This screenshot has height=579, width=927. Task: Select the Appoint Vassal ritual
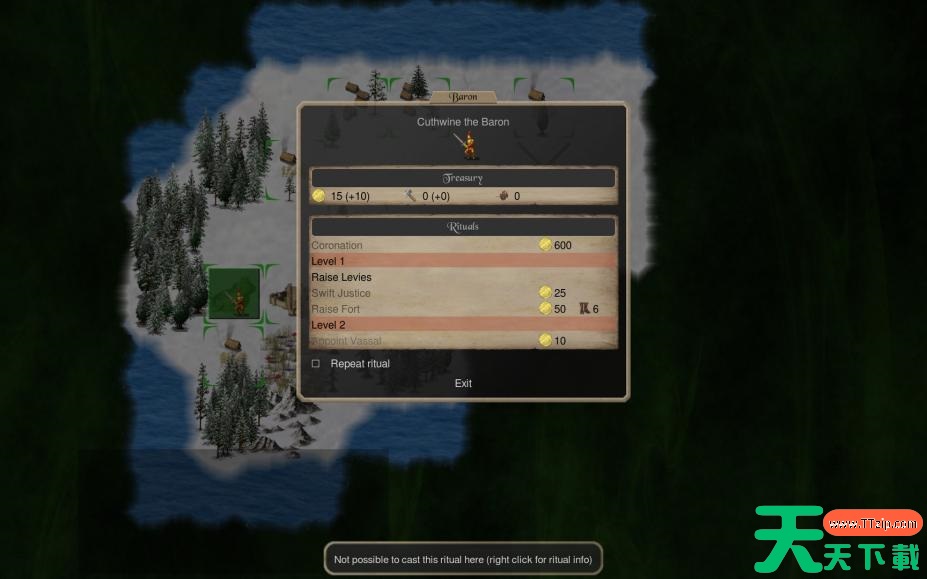coord(346,341)
